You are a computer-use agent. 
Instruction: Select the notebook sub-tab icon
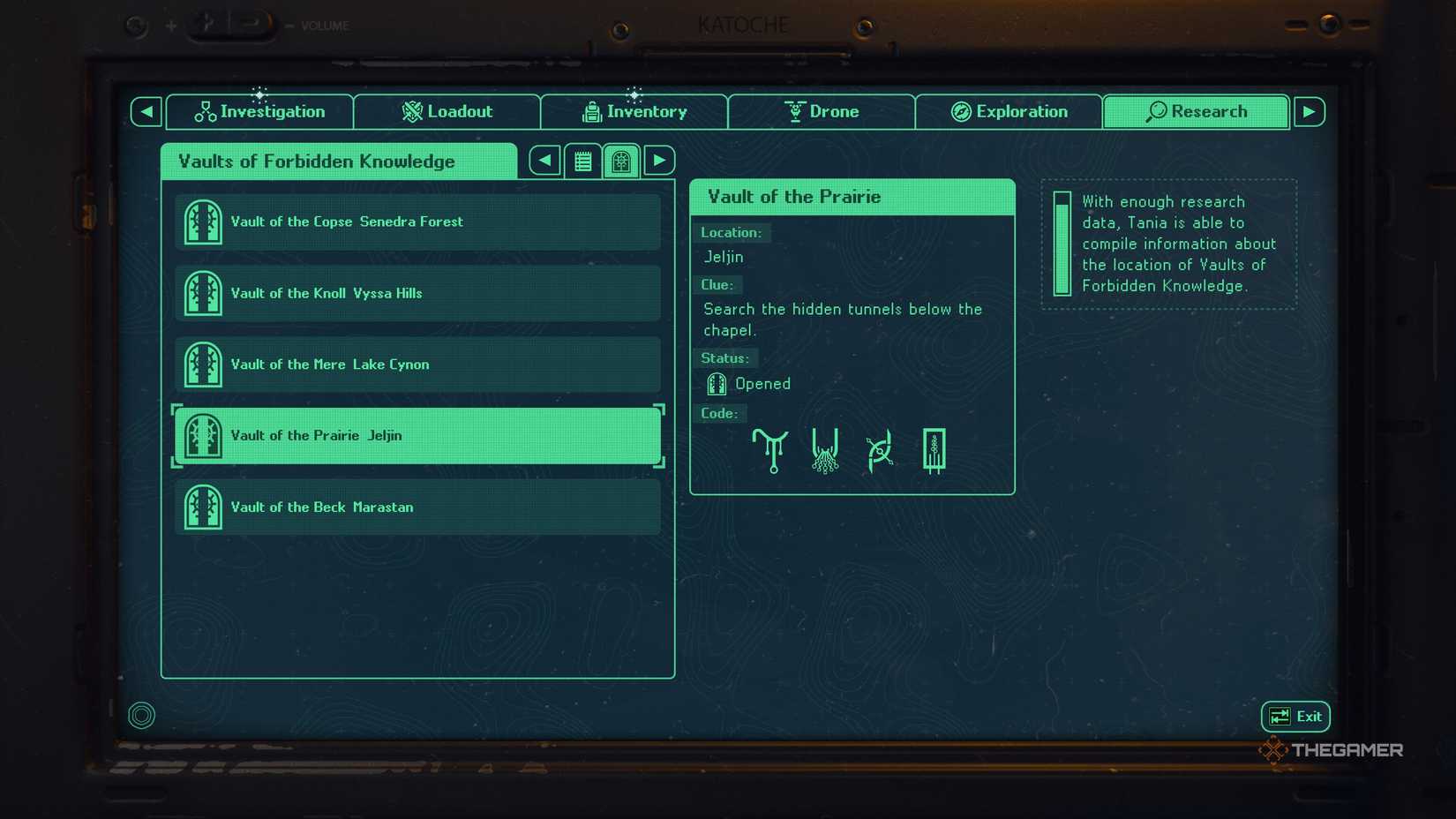pyautogui.click(x=583, y=160)
